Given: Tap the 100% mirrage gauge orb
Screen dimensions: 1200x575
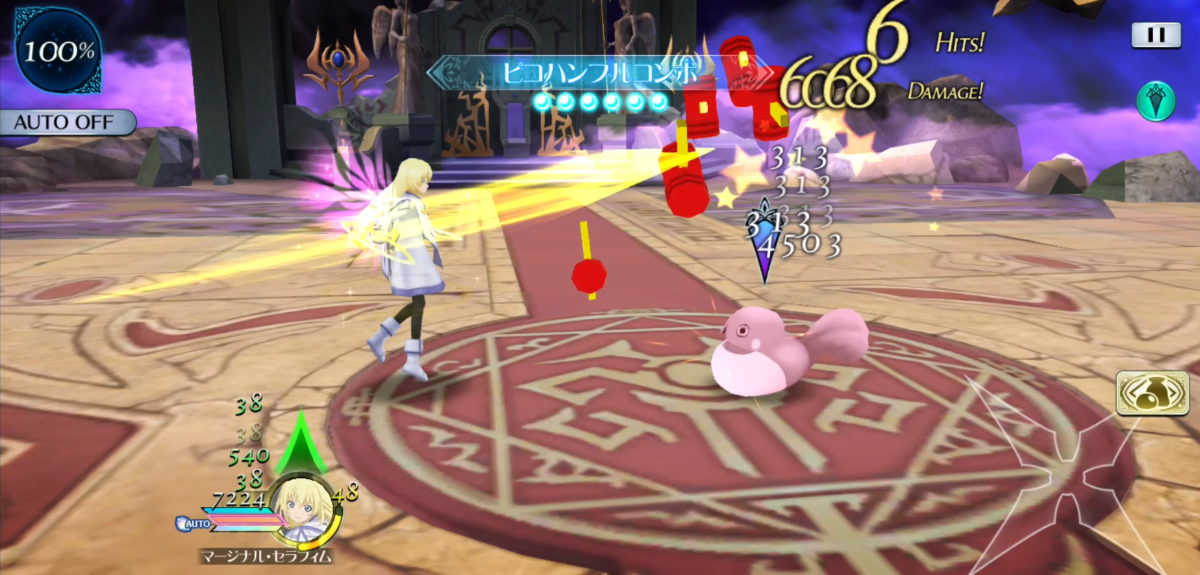Looking at the screenshot, I should tap(57, 50).
